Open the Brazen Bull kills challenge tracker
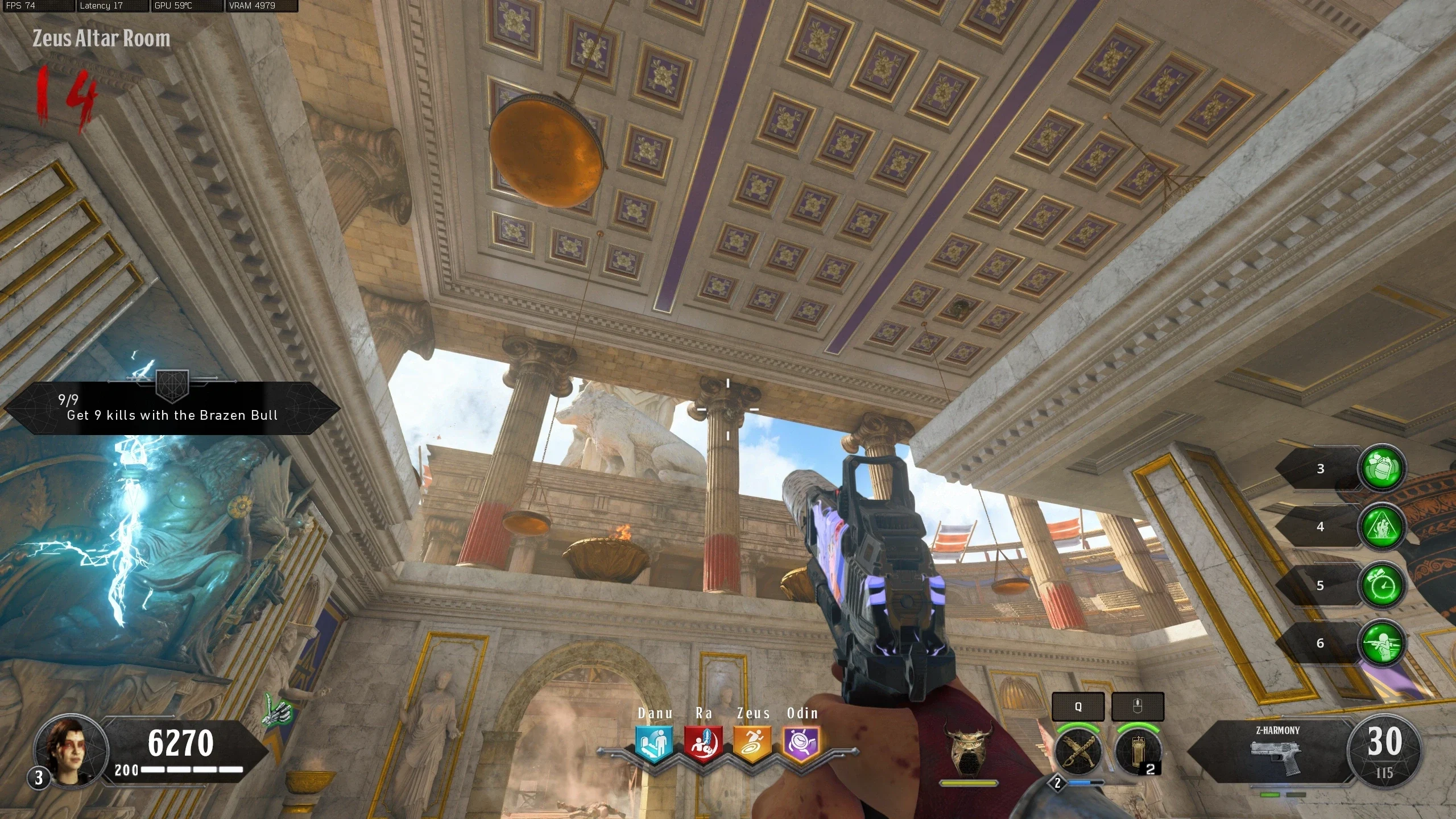1456x819 pixels. pos(172,408)
